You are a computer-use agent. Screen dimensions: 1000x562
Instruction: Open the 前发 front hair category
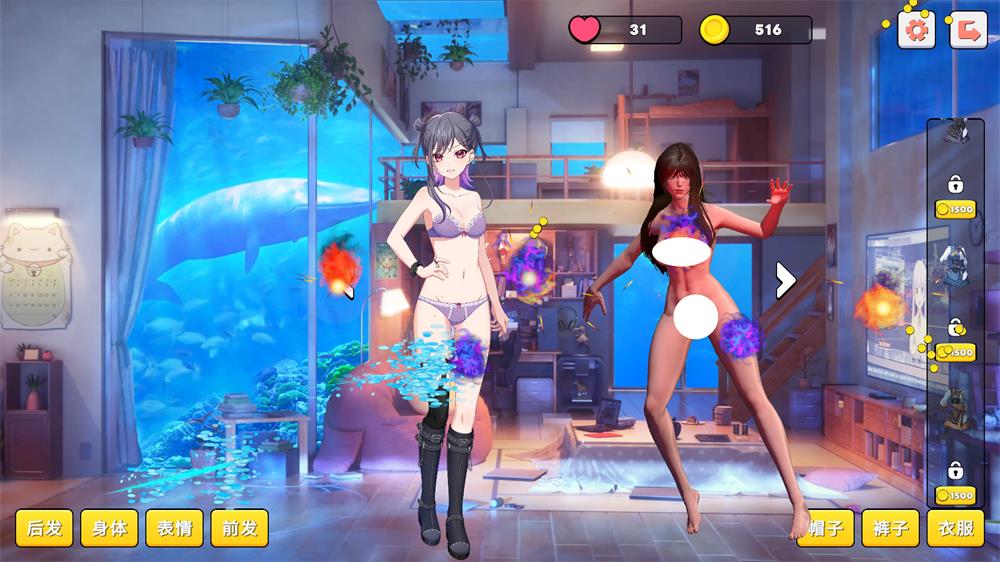(x=240, y=528)
